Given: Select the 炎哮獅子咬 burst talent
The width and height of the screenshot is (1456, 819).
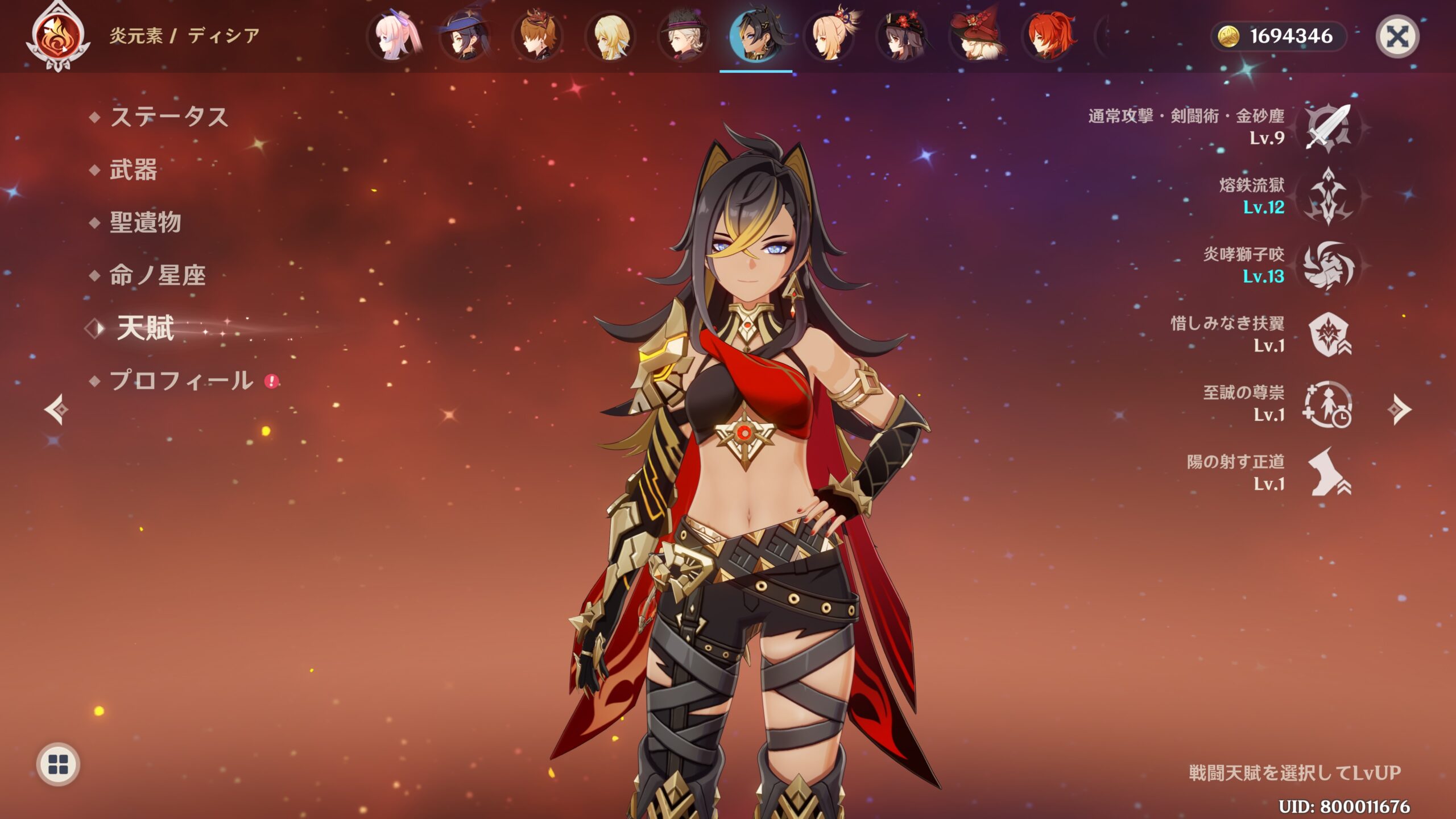Looking at the screenshot, I should (1329, 266).
